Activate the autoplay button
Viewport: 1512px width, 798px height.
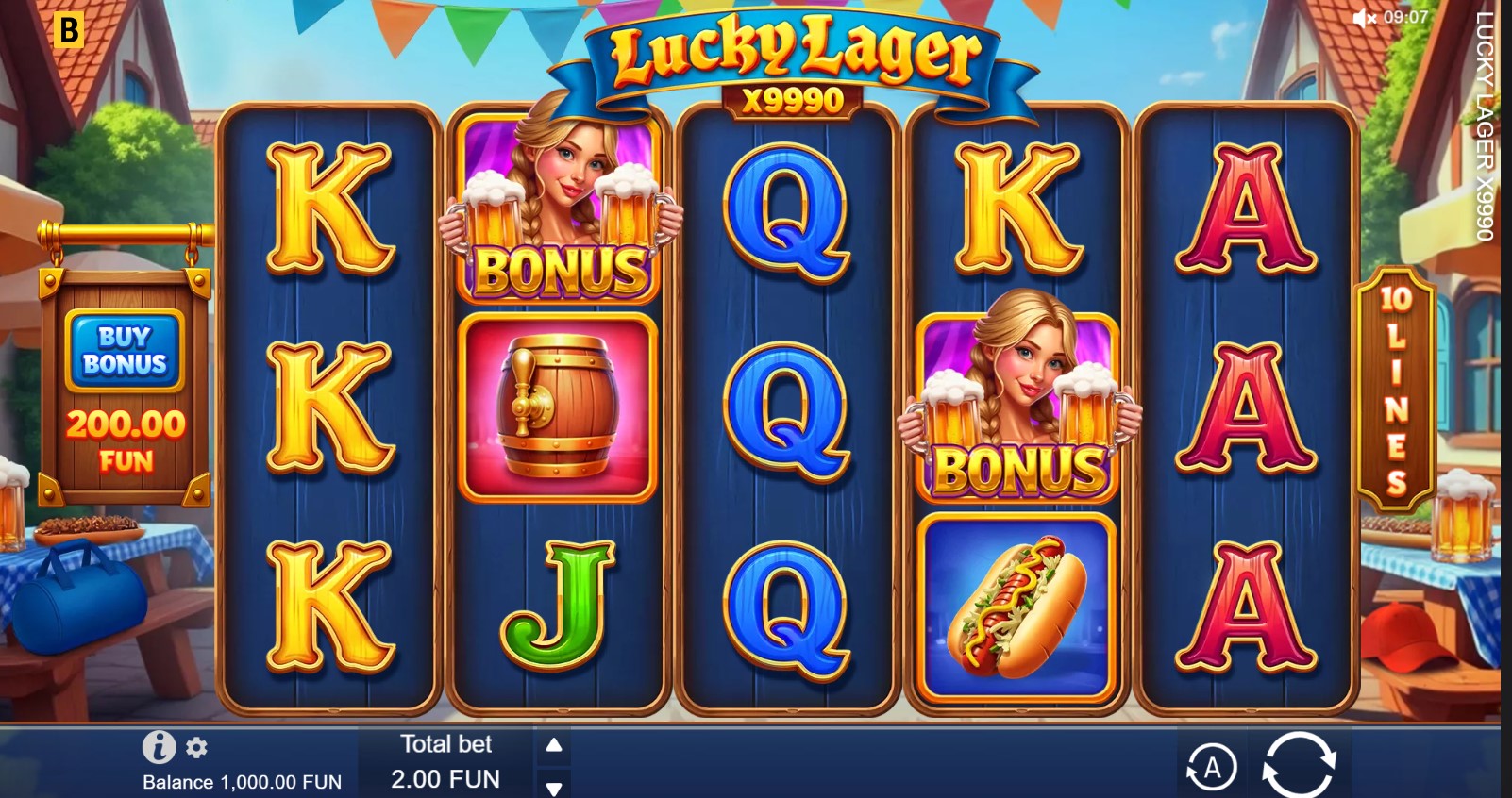coord(1212,768)
